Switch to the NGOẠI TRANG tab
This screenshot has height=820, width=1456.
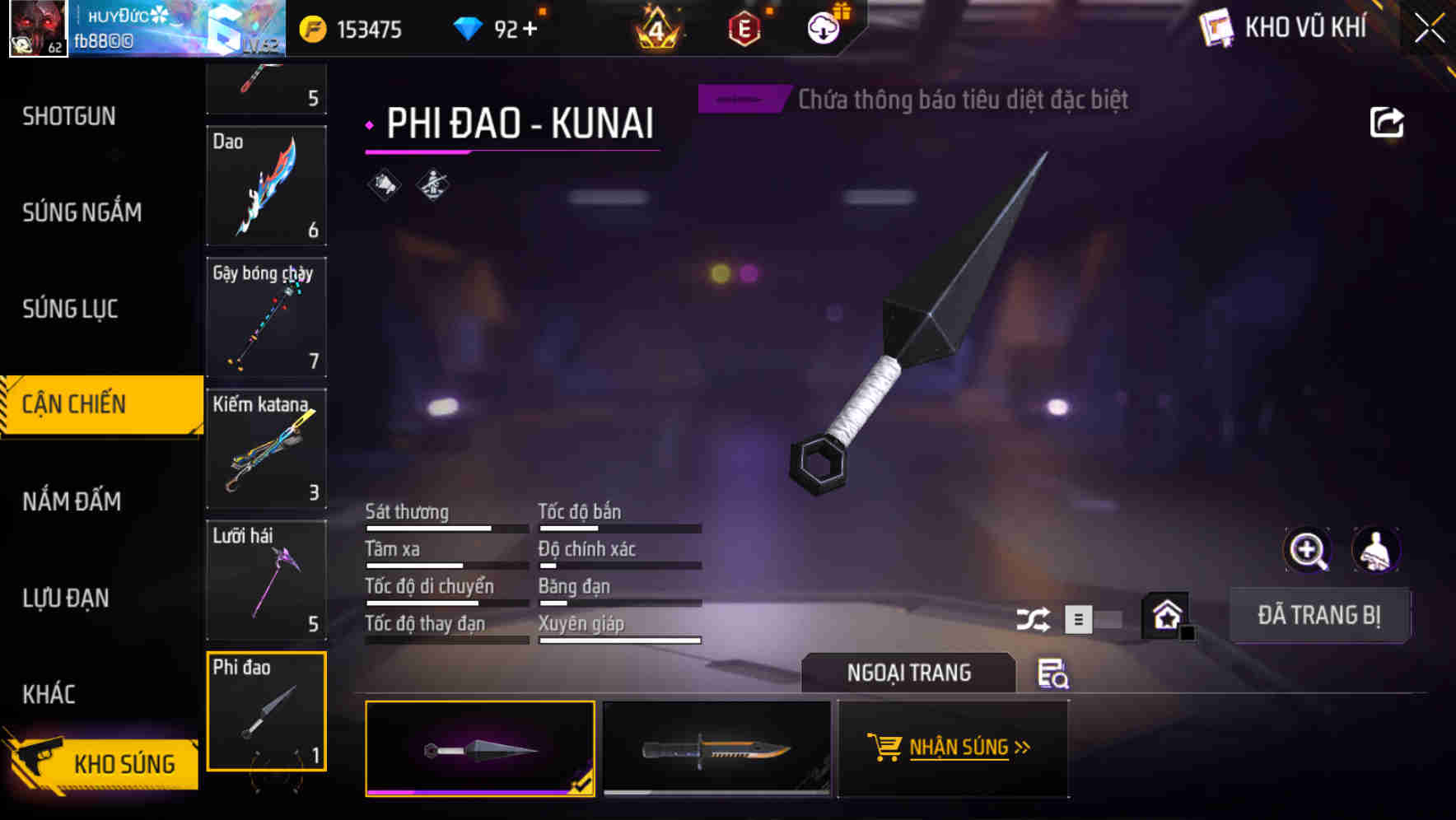(x=909, y=673)
